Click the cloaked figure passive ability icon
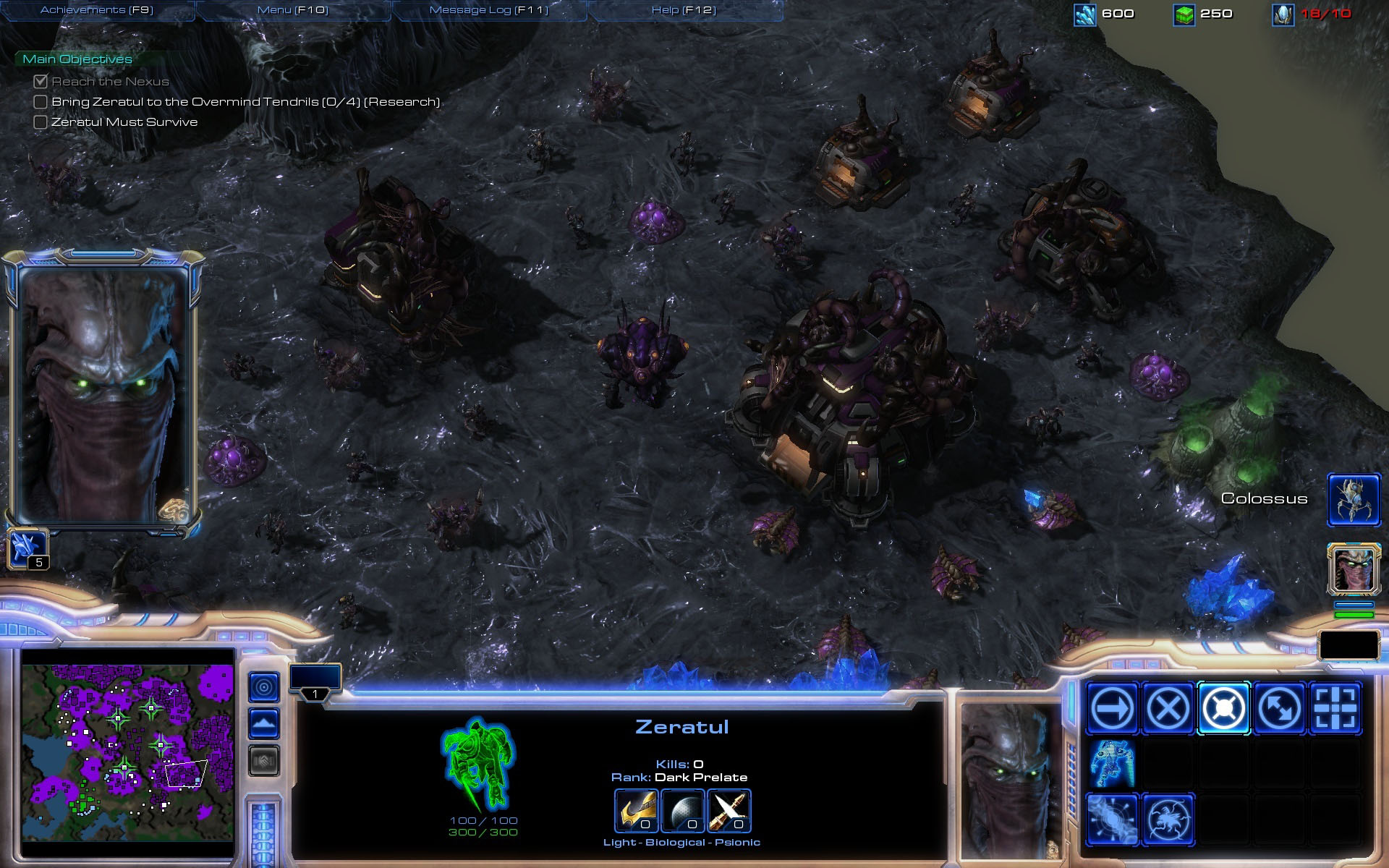This screenshot has height=868, width=1389. (1112, 764)
